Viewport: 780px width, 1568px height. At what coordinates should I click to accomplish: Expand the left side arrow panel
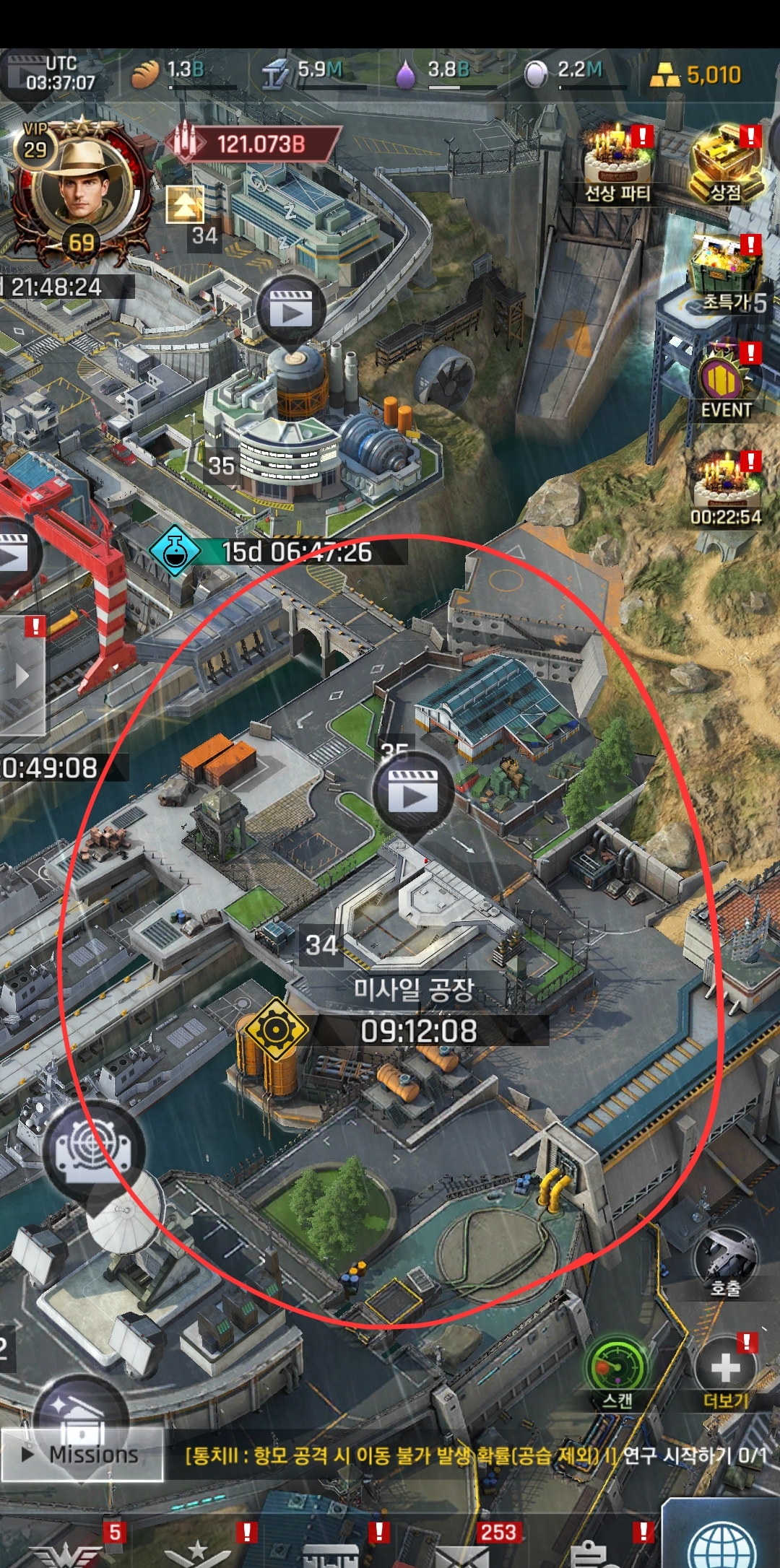22,676
